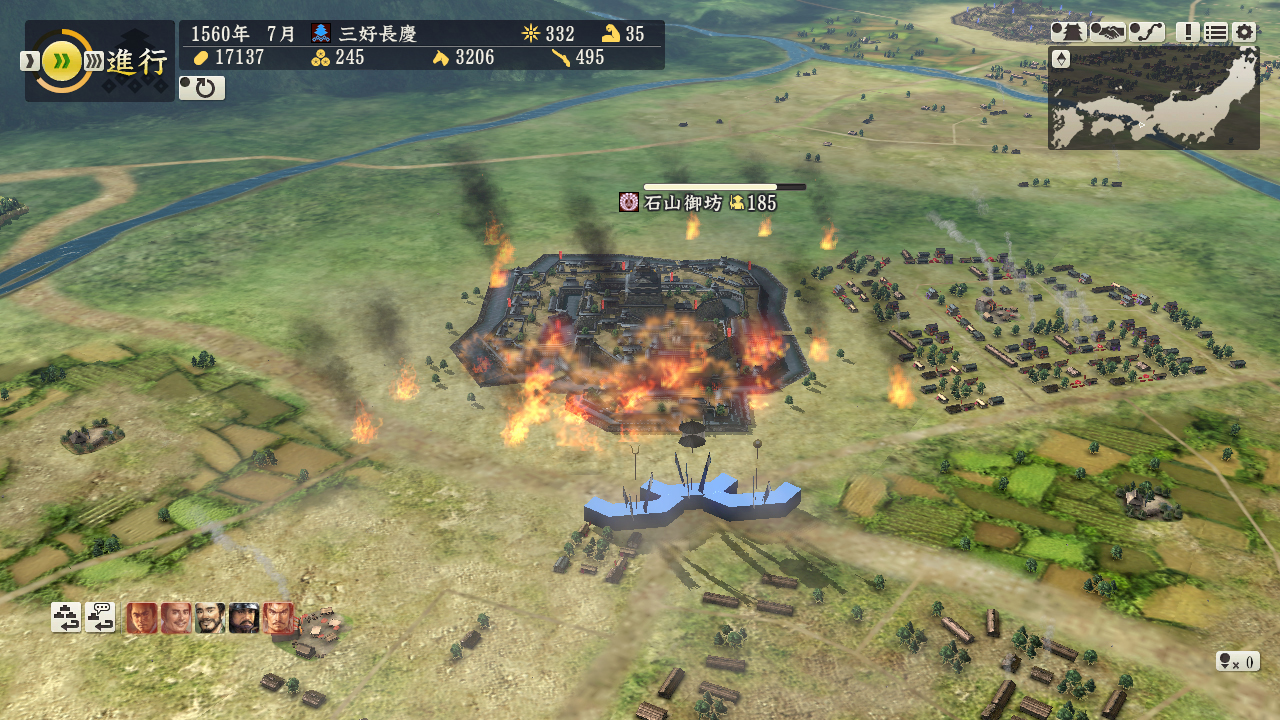This screenshot has width=1280, height=720.
Task: Select the 石山御坊 castle label
Action: [x=697, y=203]
